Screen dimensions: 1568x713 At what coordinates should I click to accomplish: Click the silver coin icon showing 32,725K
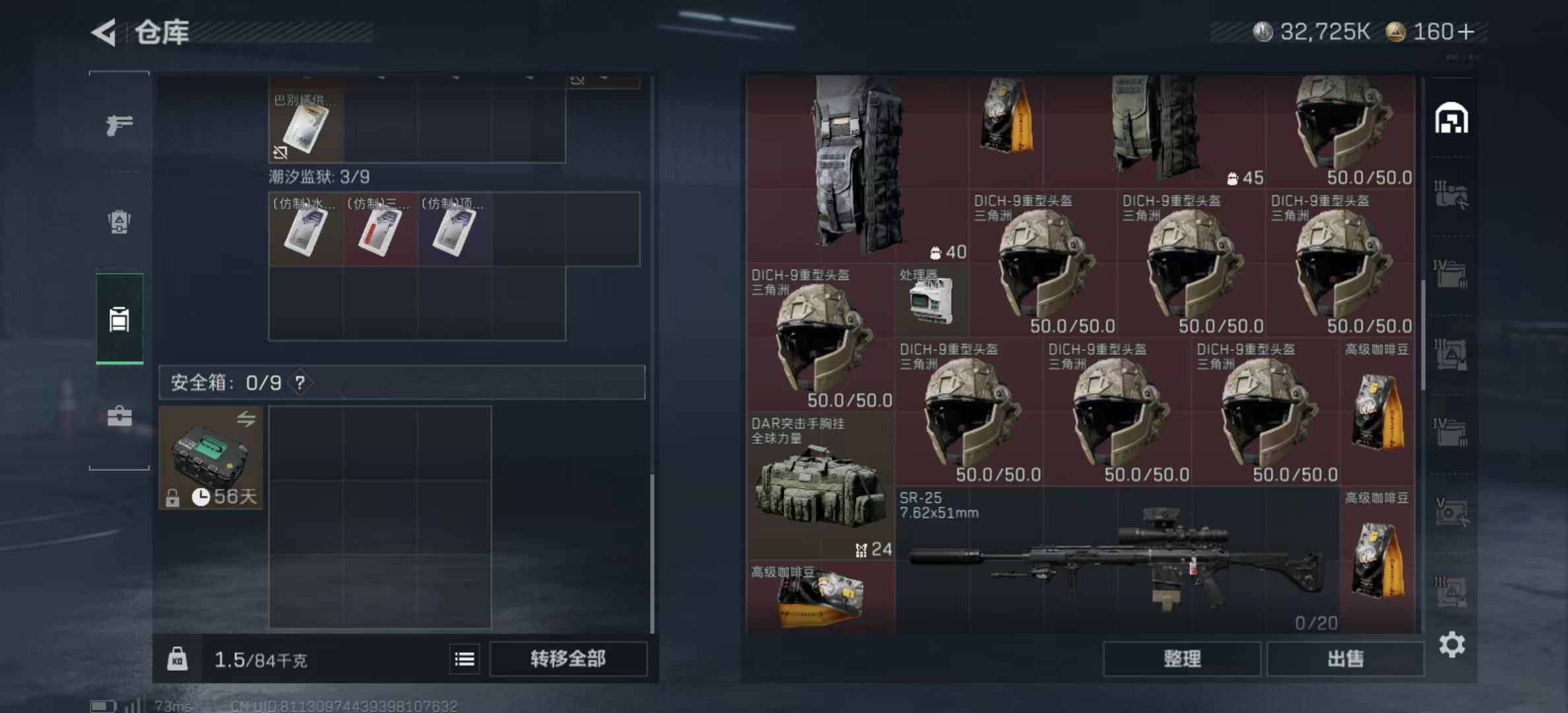pyautogui.click(x=1264, y=29)
